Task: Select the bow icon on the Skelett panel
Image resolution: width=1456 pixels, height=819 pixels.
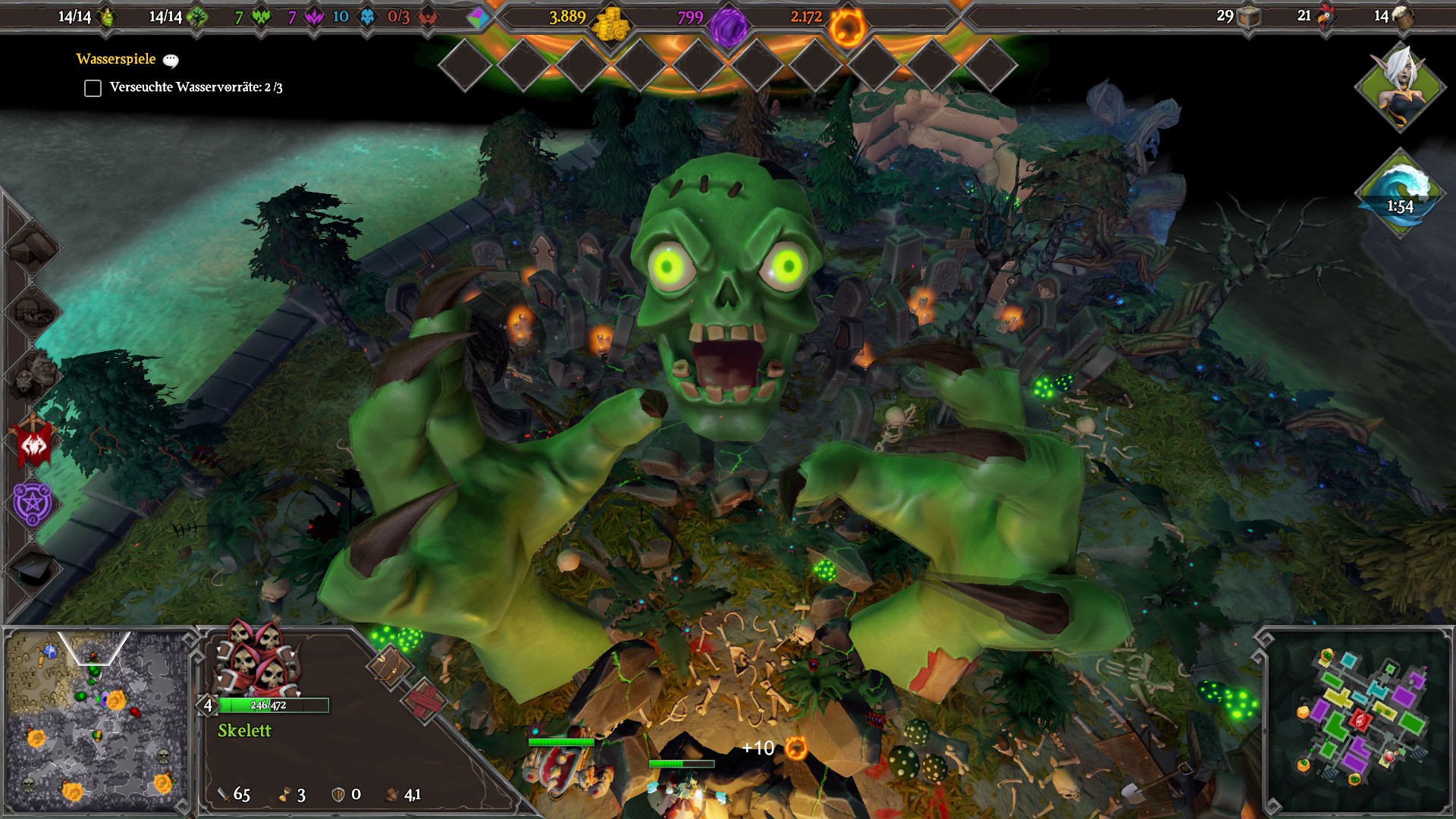Action: click(388, 666)
